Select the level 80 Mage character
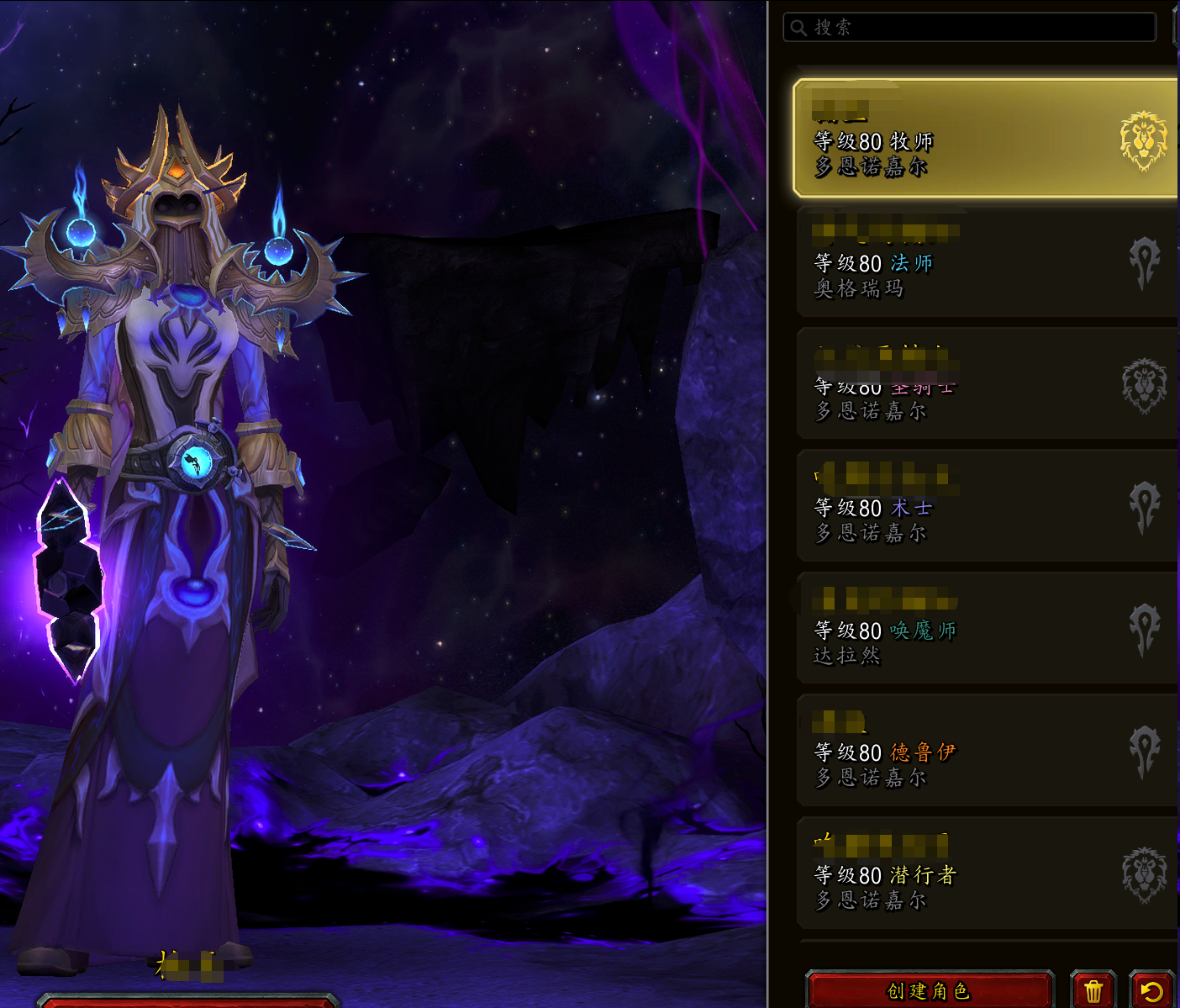Screen dimensions: 1180x1008 tap(983, 262)
